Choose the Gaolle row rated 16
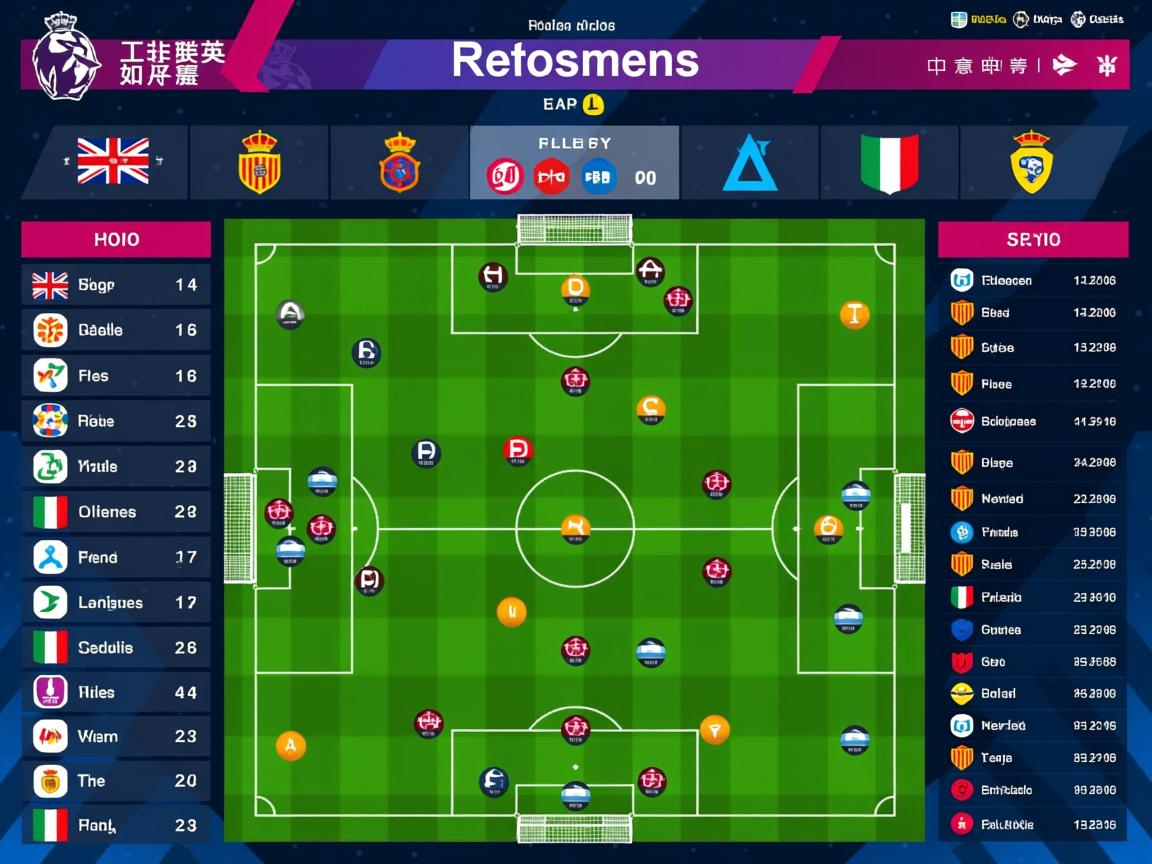 (x=116, y=330)
